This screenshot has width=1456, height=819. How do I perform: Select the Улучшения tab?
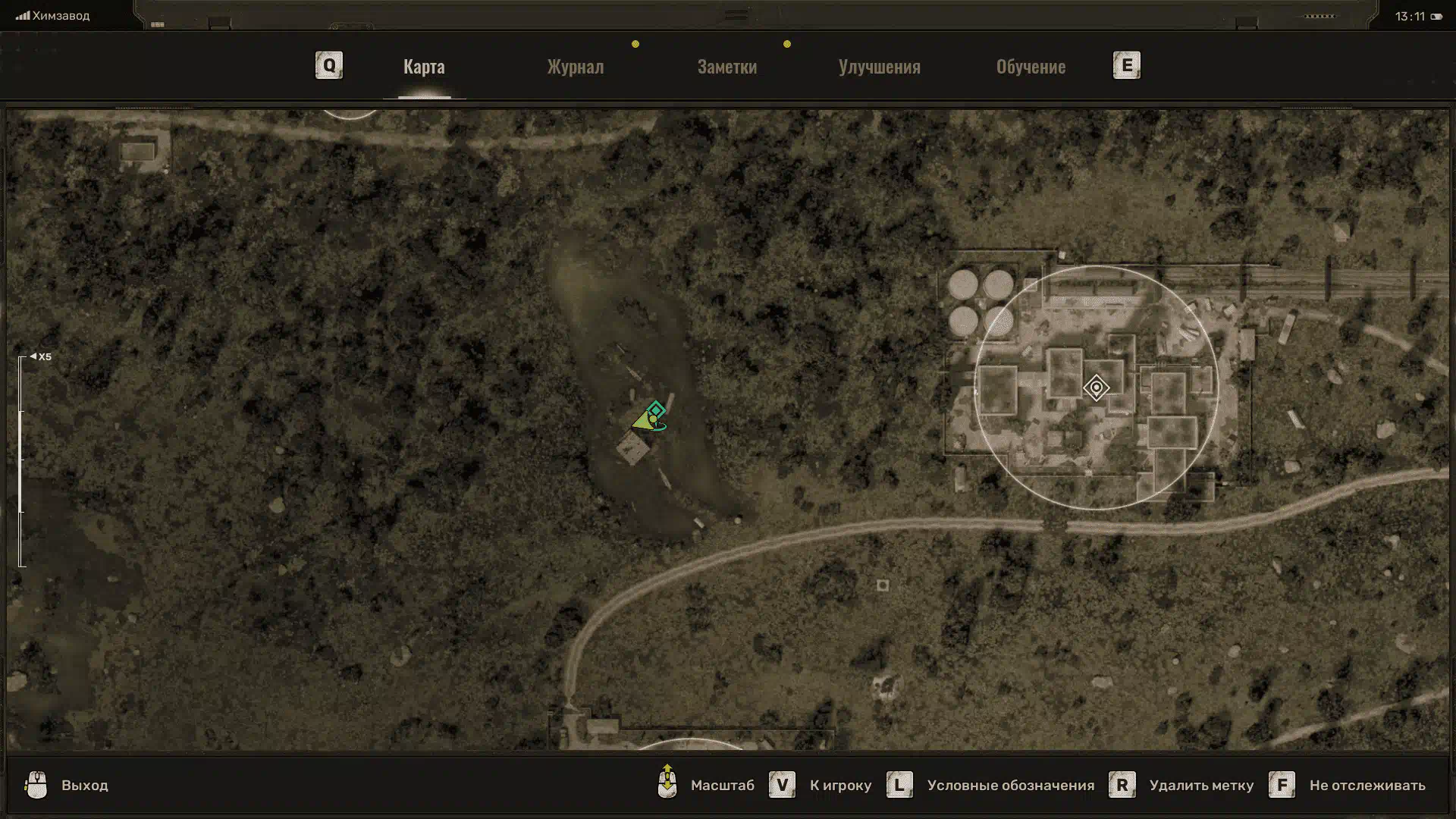879,67
